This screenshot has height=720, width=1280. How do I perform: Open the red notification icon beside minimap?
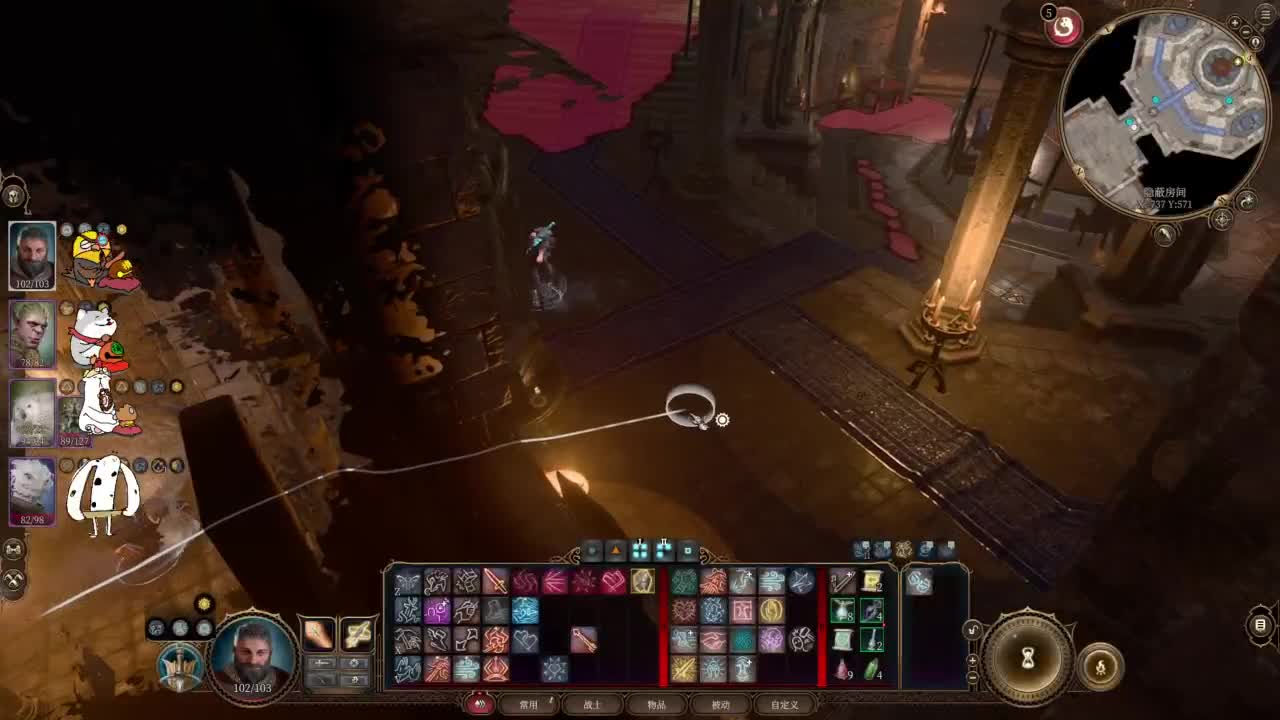tap(1064, 28)
